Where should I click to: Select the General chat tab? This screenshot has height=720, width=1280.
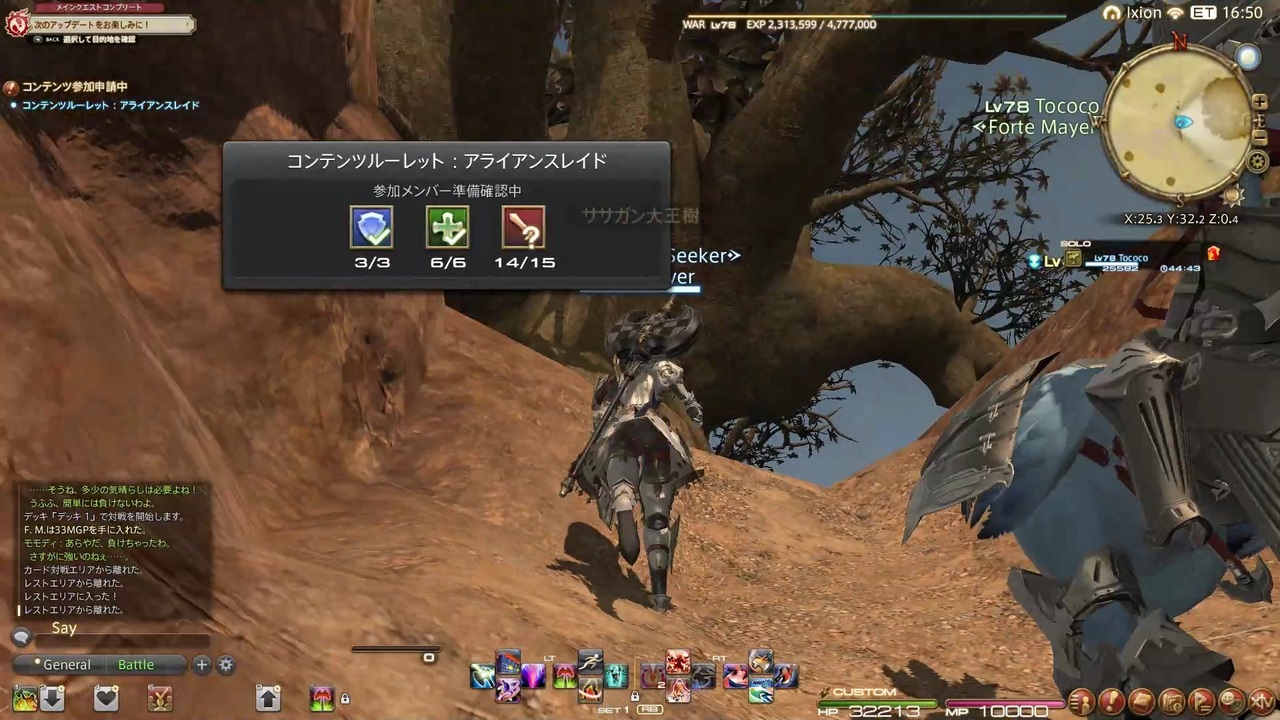tap(66, 664)
